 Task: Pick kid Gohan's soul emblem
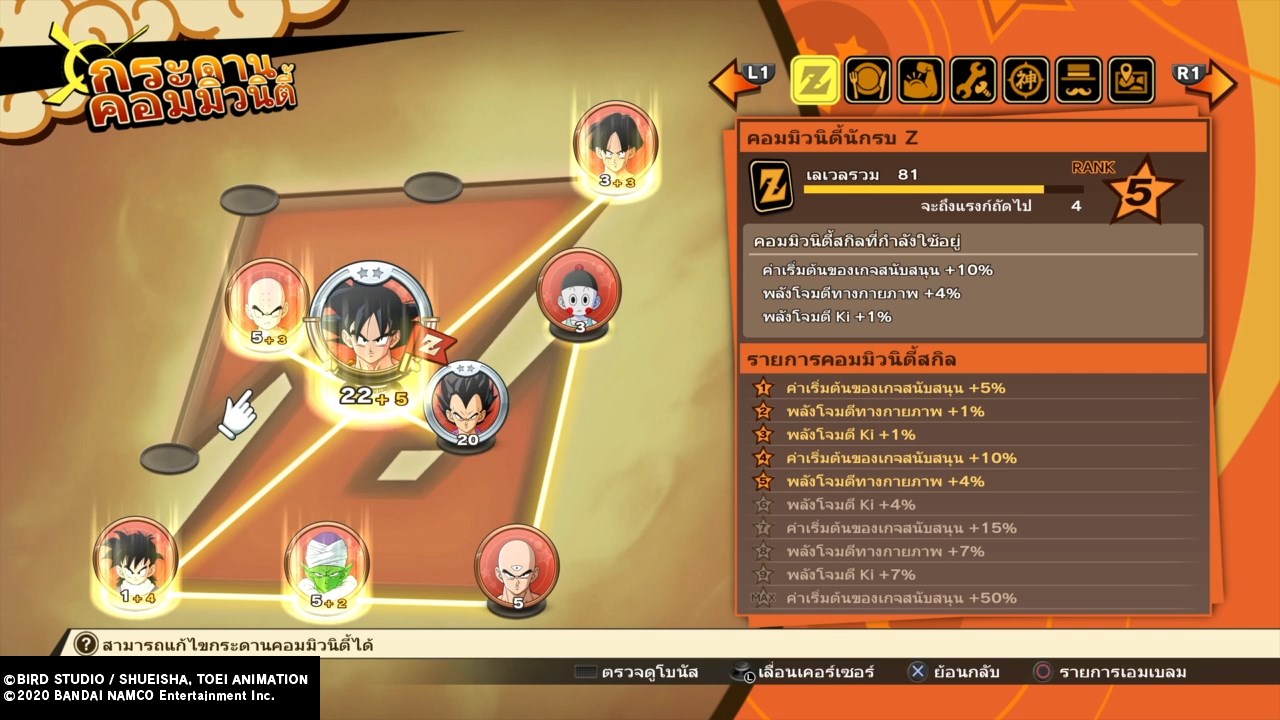(x=136, y=560)
